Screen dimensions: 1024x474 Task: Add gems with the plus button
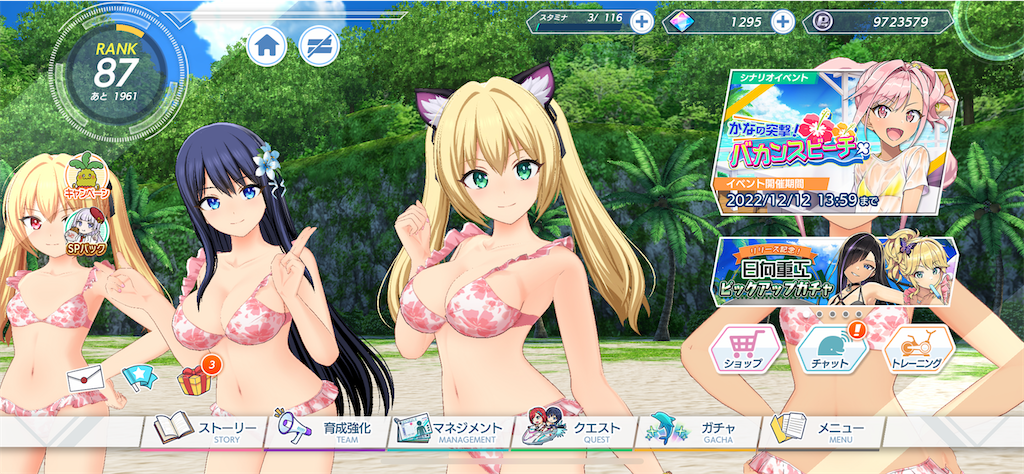pos(783,22)
